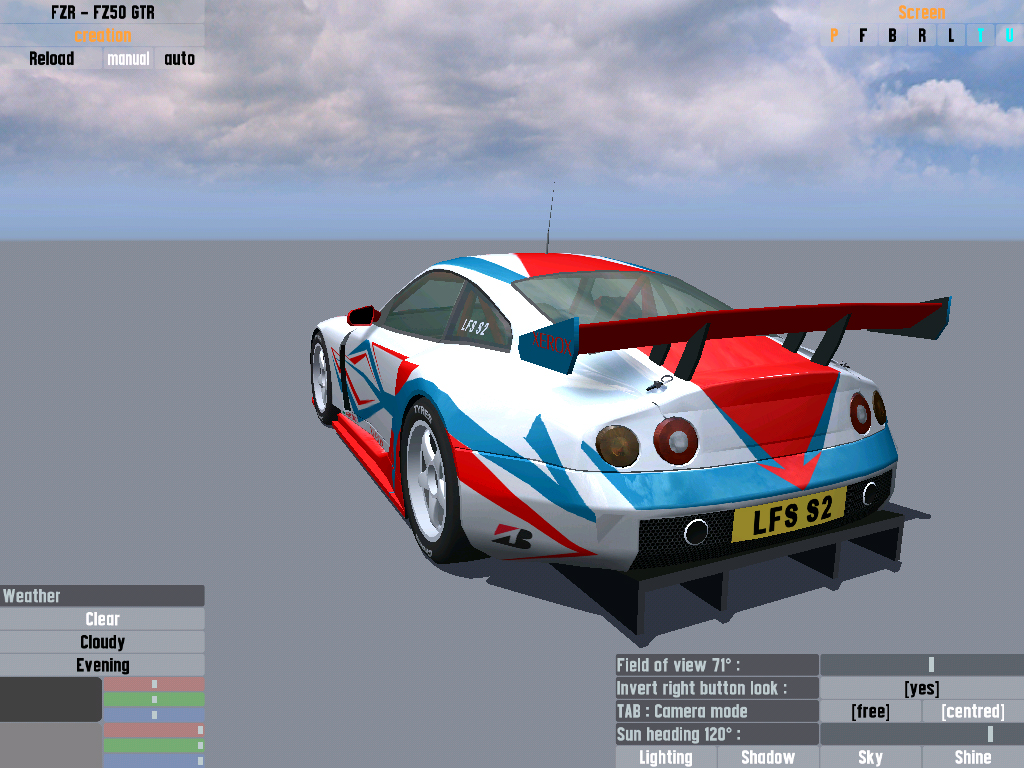The image size is (1024, 768).
Task: Choose the L screen view
Action: tap(951, 36)
